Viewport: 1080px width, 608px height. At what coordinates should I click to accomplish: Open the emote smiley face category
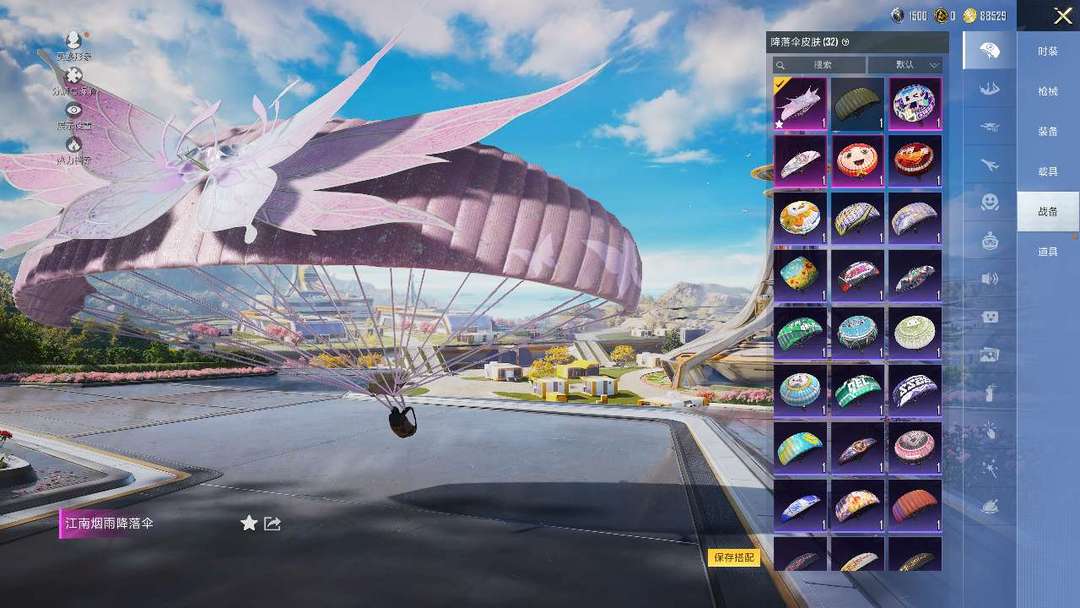point(989,202)
